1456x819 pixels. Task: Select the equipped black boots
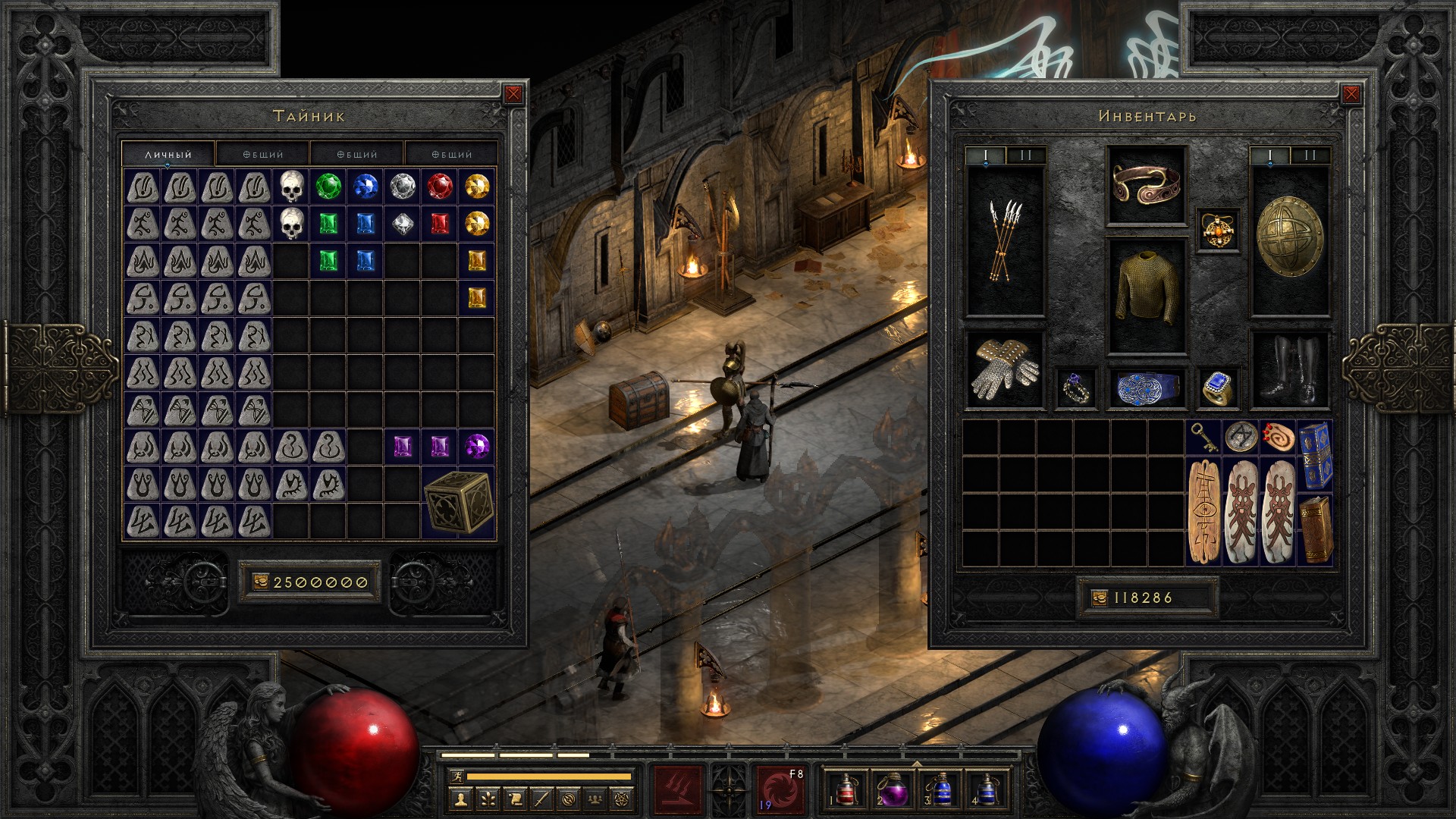(1289, 370)
